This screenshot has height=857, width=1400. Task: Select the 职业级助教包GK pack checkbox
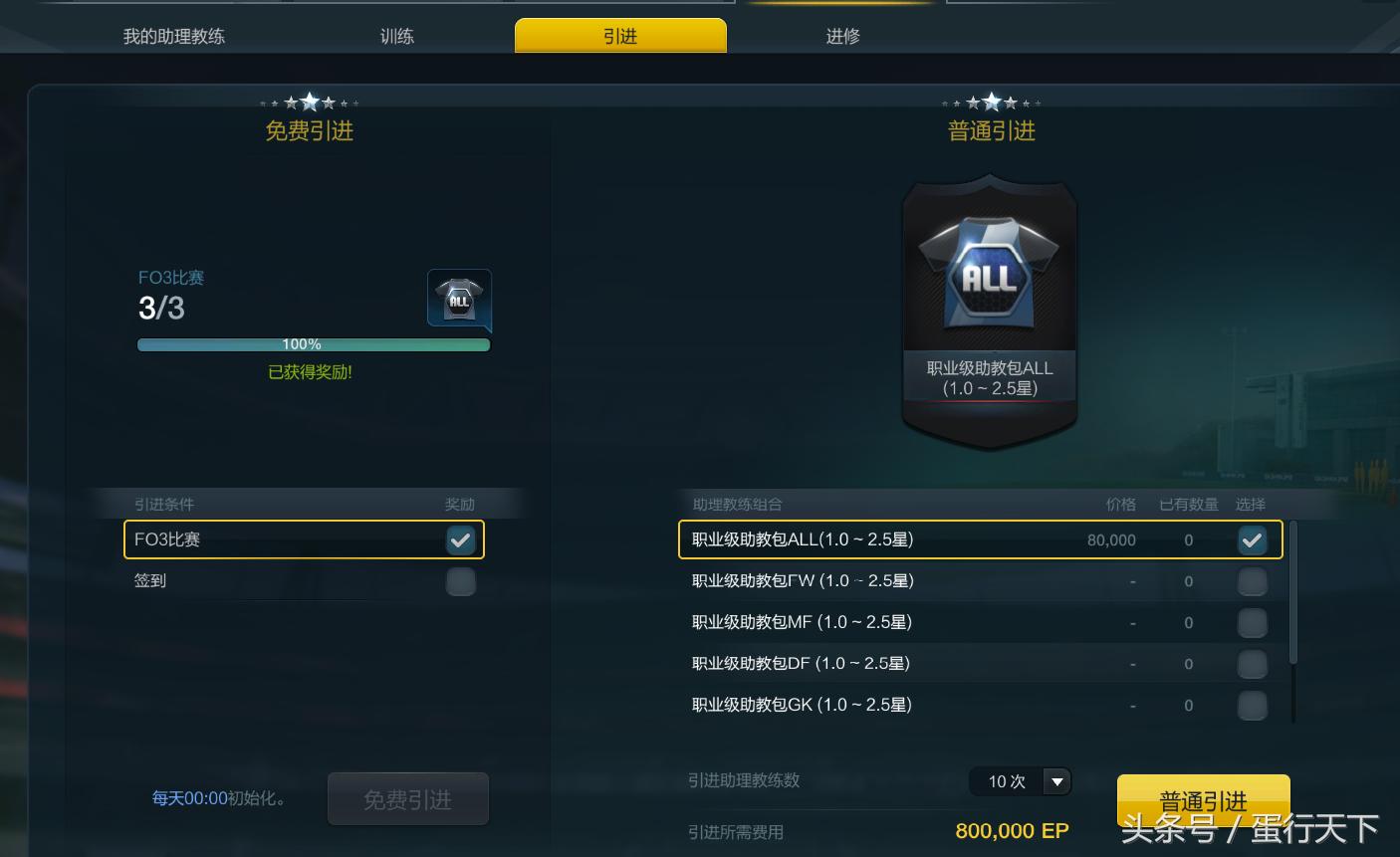1252,705
